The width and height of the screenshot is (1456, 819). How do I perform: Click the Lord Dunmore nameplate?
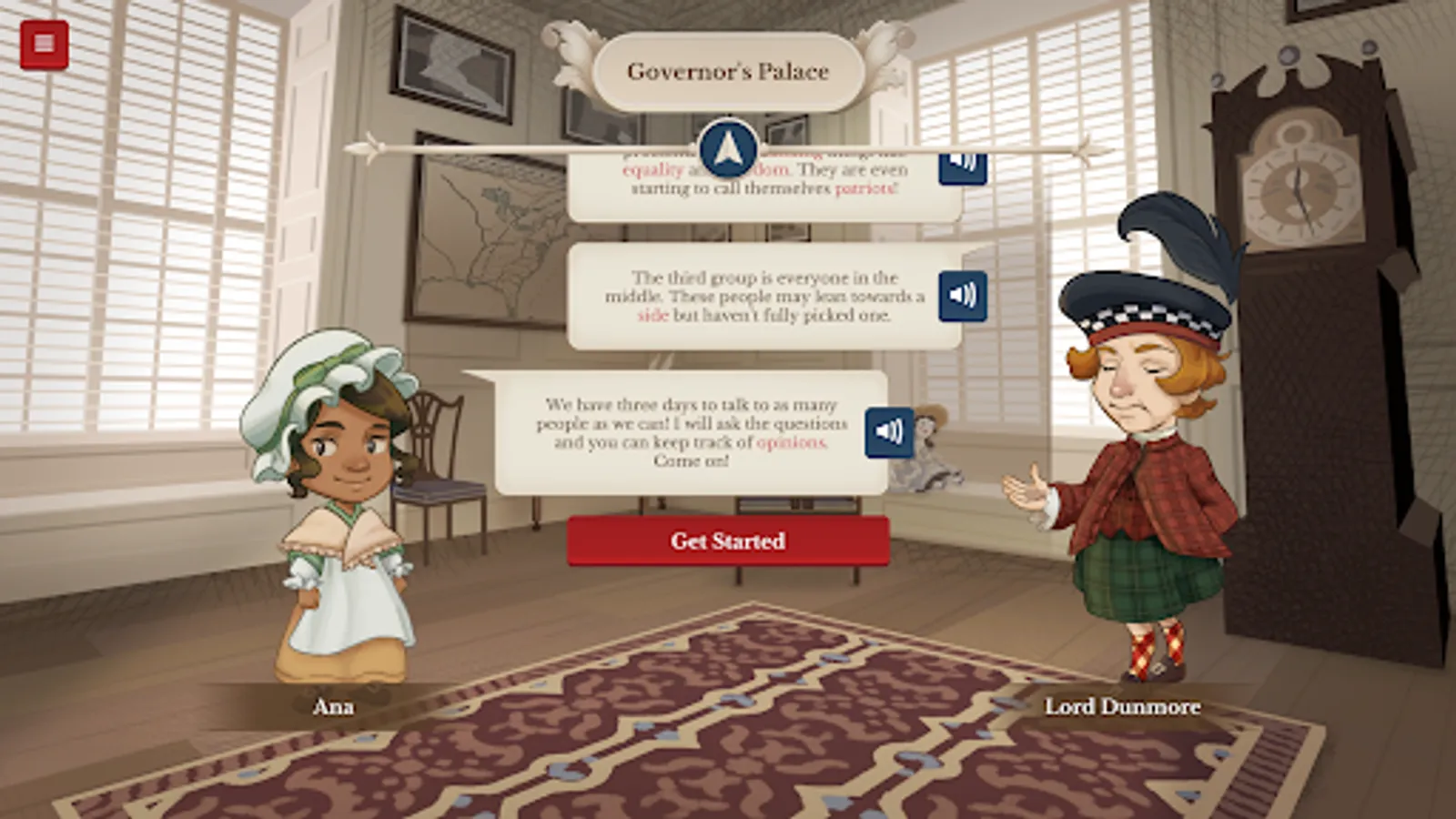[x=1122, y=707]
